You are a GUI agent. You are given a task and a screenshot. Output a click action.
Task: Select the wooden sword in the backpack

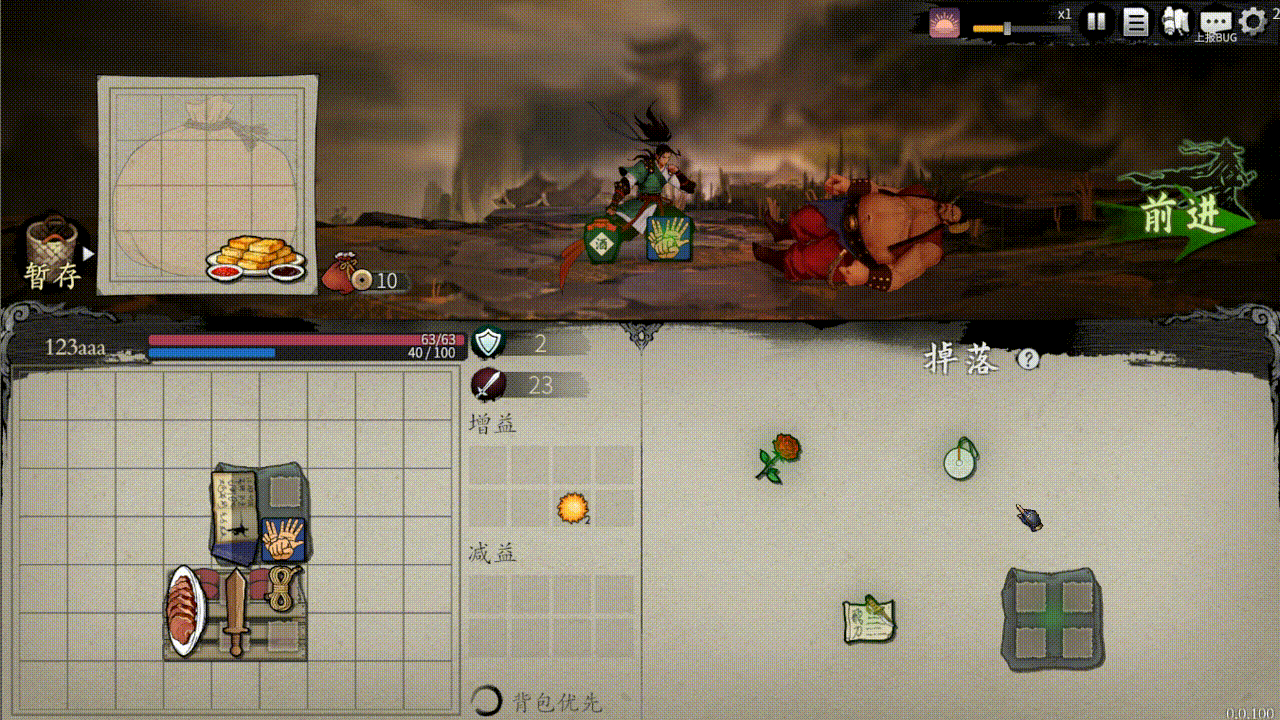click(x=235, y=611)
